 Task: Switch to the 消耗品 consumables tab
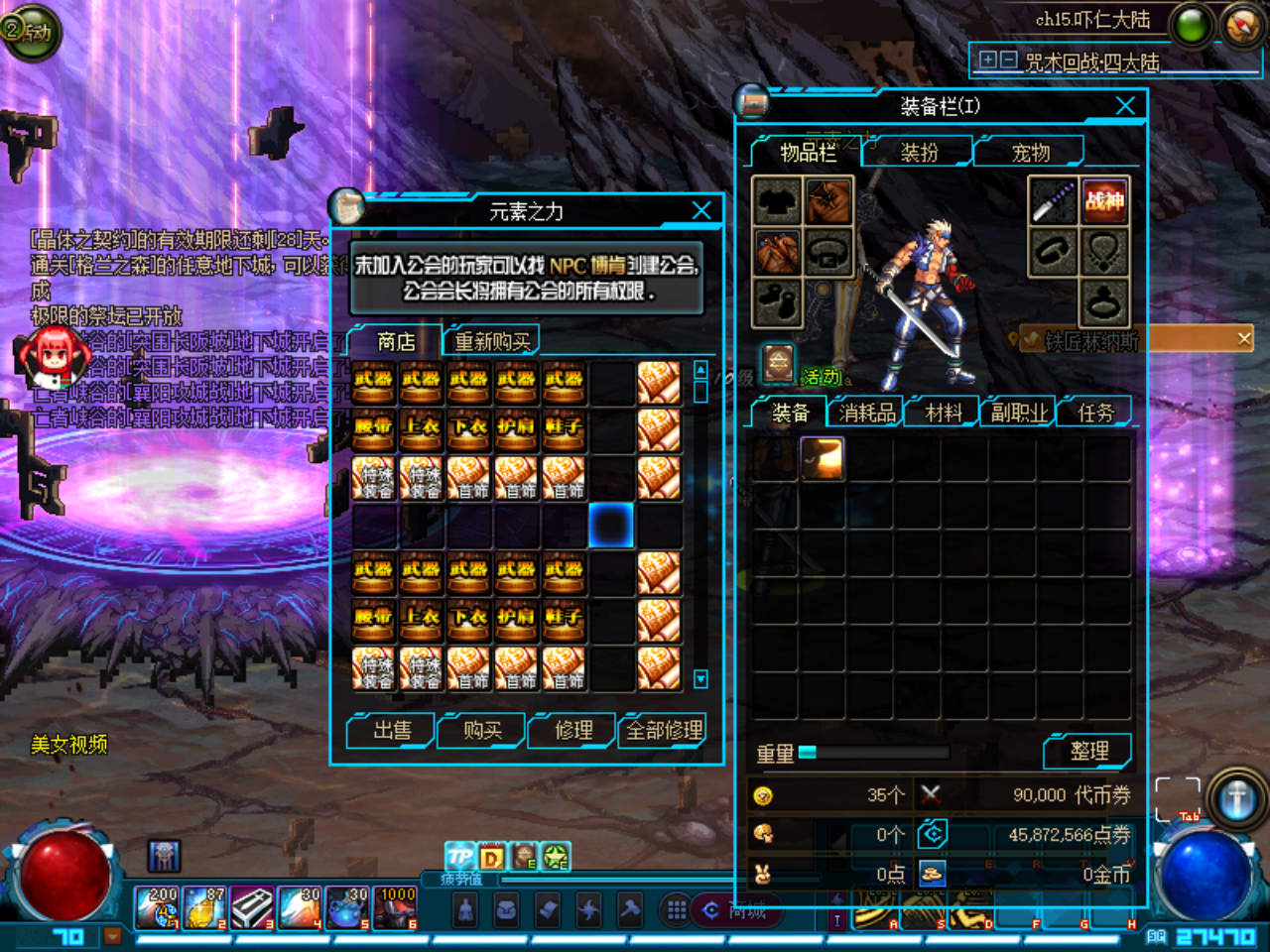[867, 413]
